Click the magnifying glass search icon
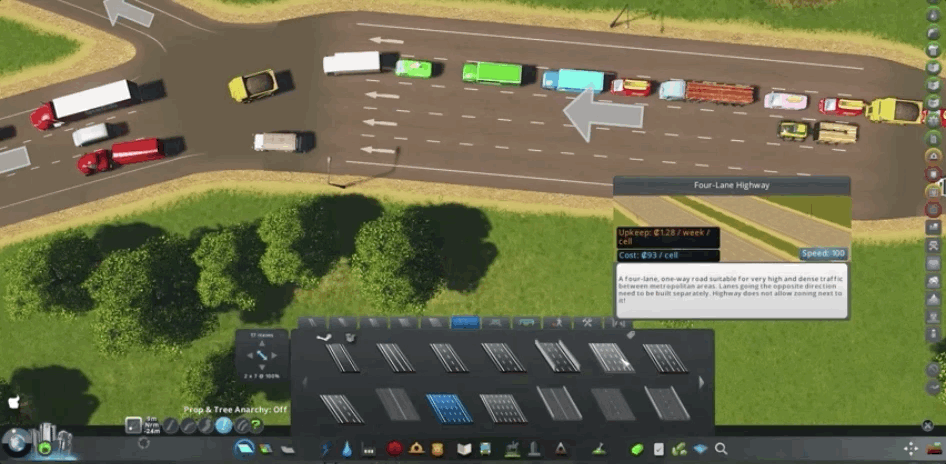 coord(721,449)
